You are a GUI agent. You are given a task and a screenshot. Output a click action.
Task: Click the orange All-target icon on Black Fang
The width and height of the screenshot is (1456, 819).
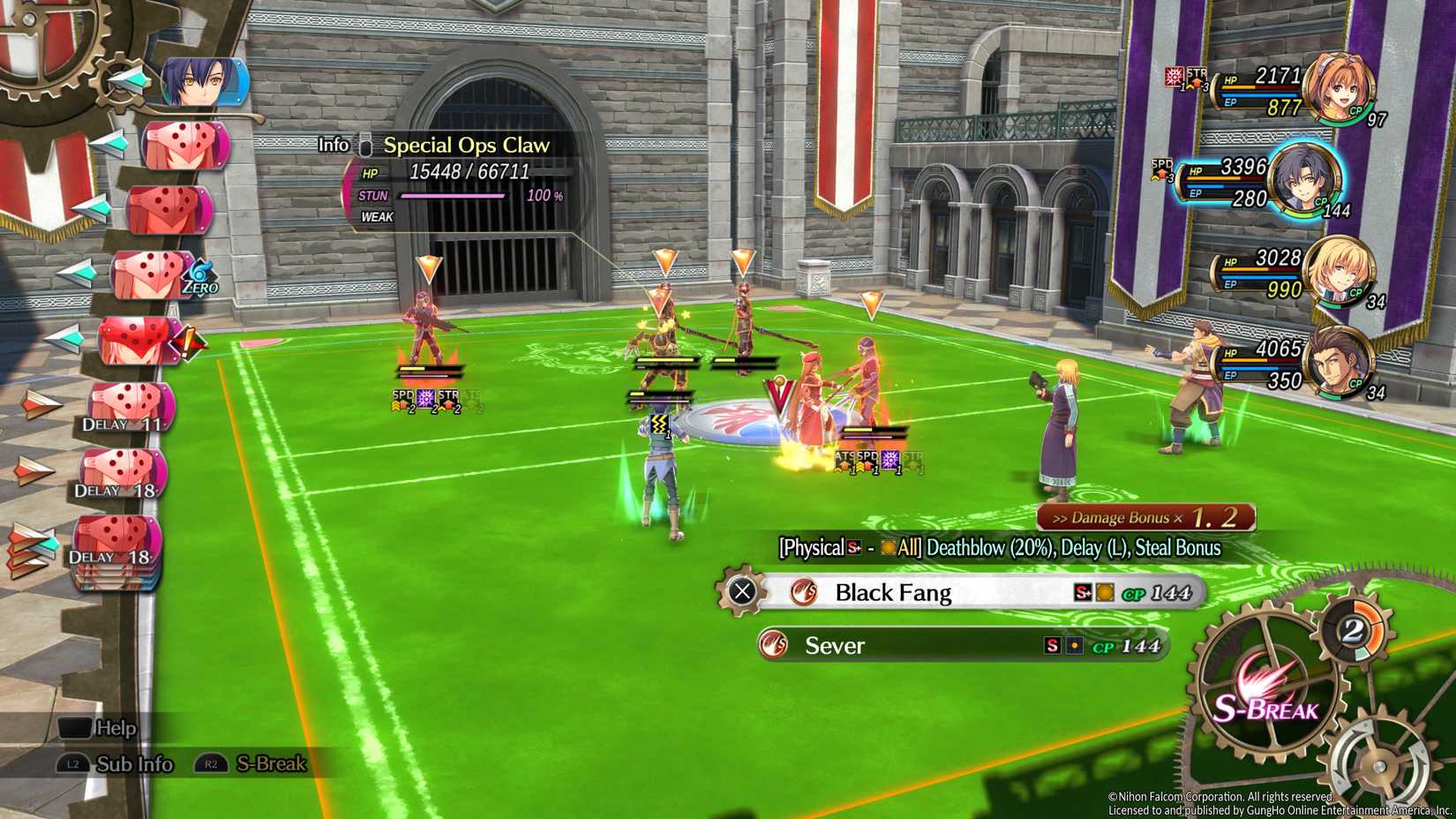click(1104, 593)
